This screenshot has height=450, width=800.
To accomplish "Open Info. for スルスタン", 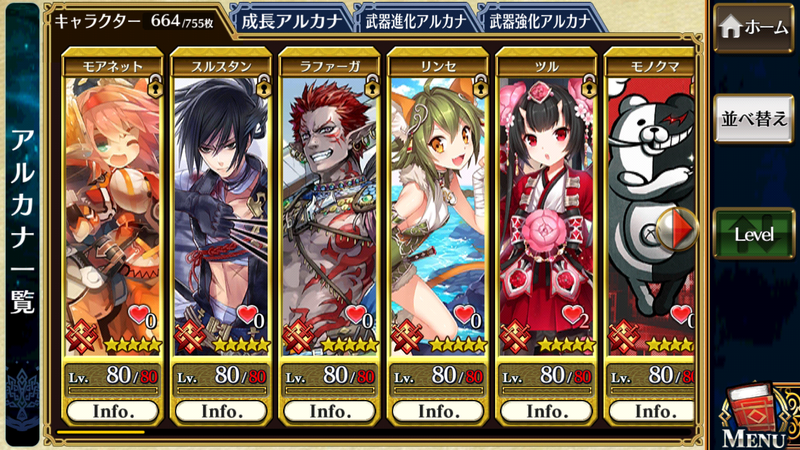I will click(222, 411).
